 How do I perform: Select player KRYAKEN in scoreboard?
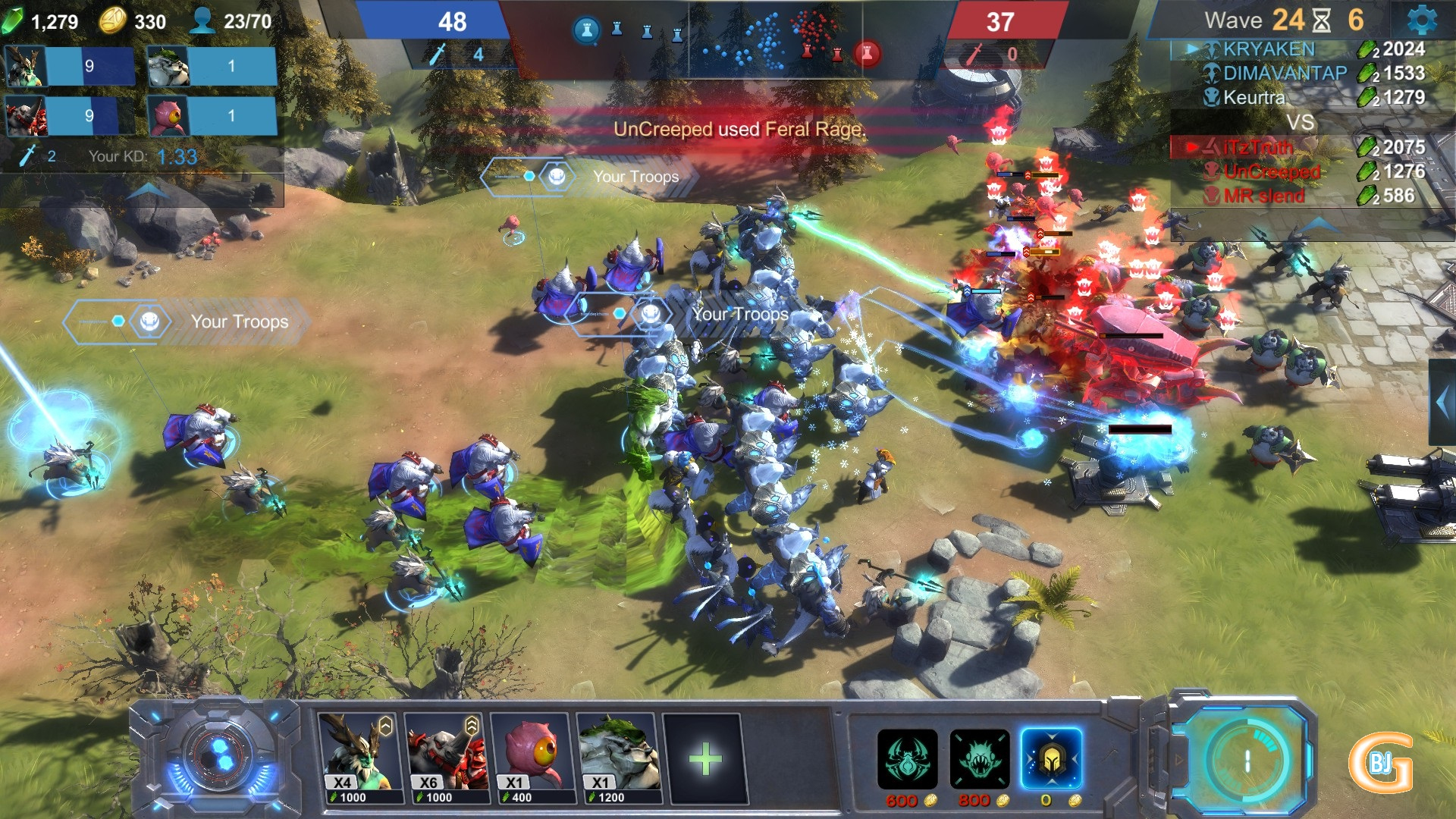coord(1269,49)
